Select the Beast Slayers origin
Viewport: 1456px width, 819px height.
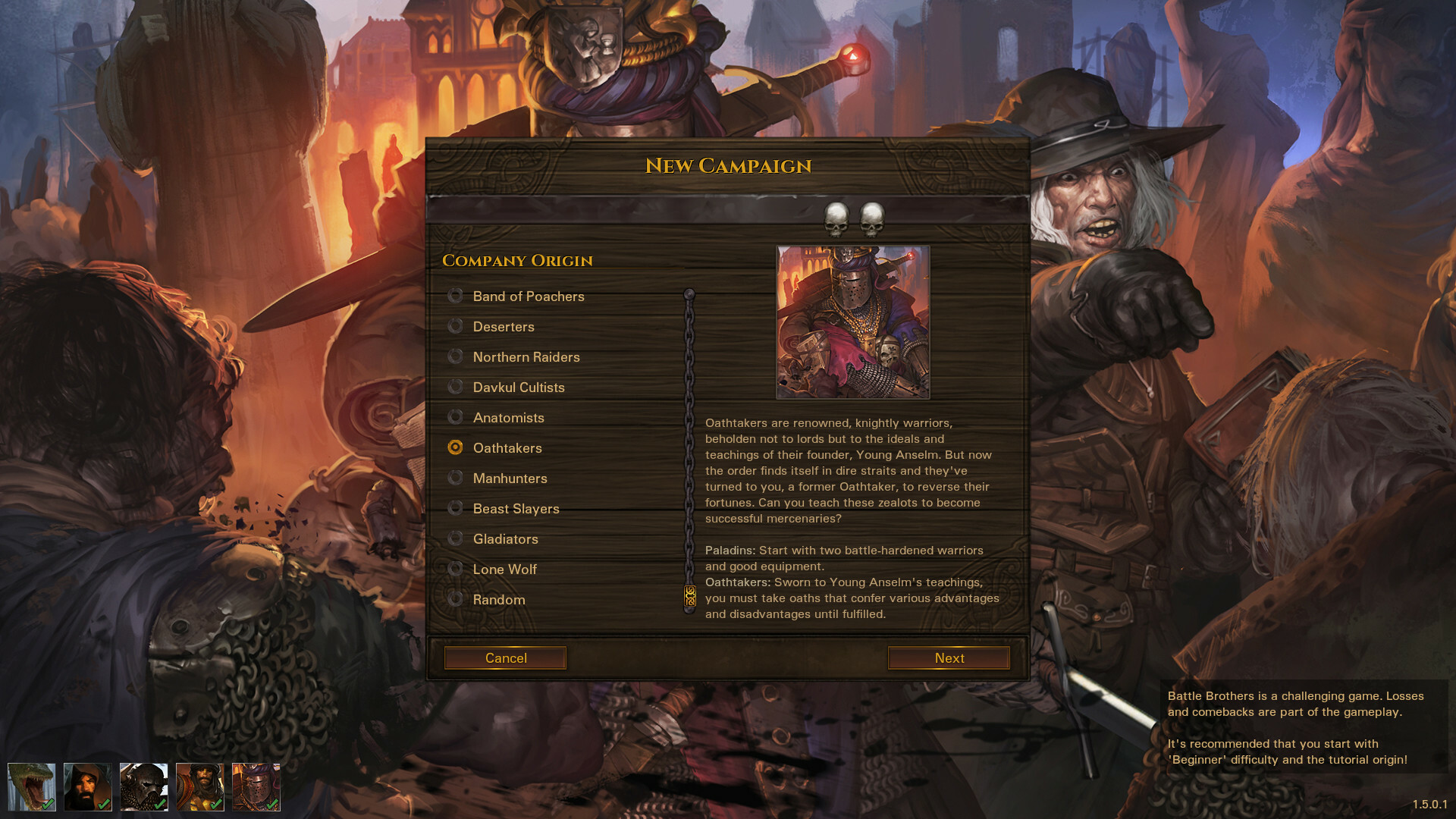tap(456, 508)
